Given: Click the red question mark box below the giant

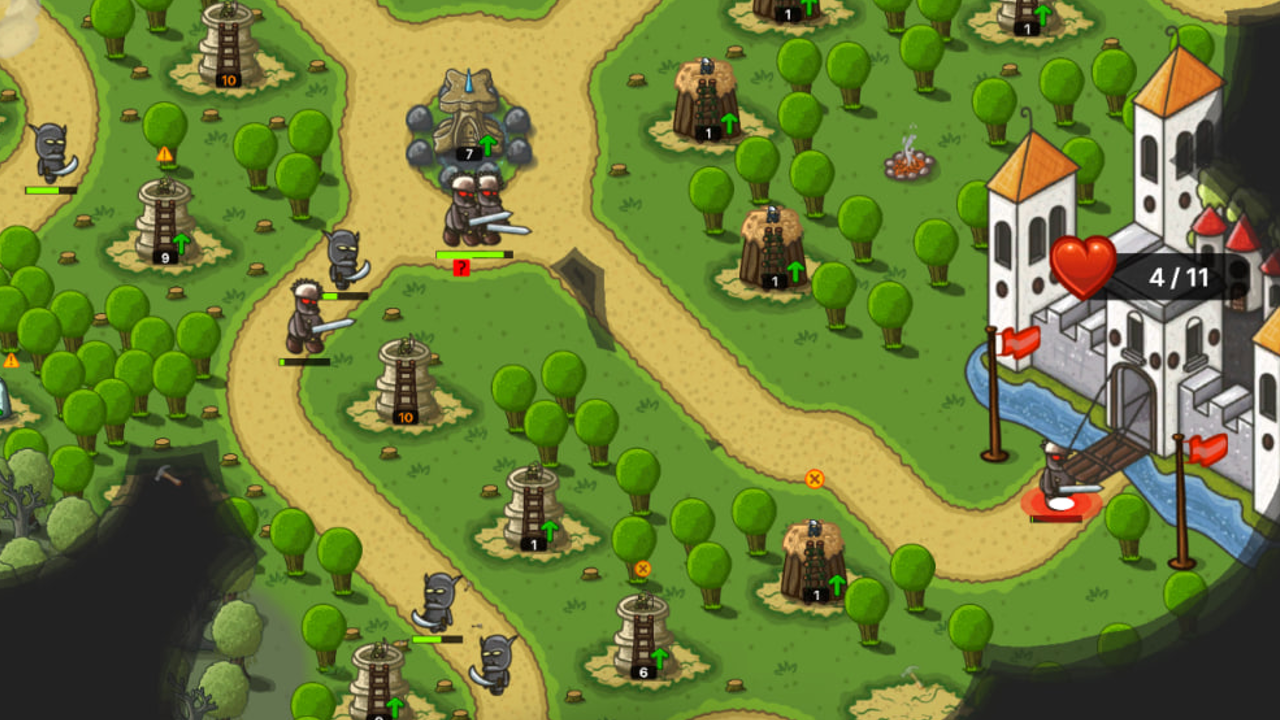Looking at the screenshot, I should [460, 268].
